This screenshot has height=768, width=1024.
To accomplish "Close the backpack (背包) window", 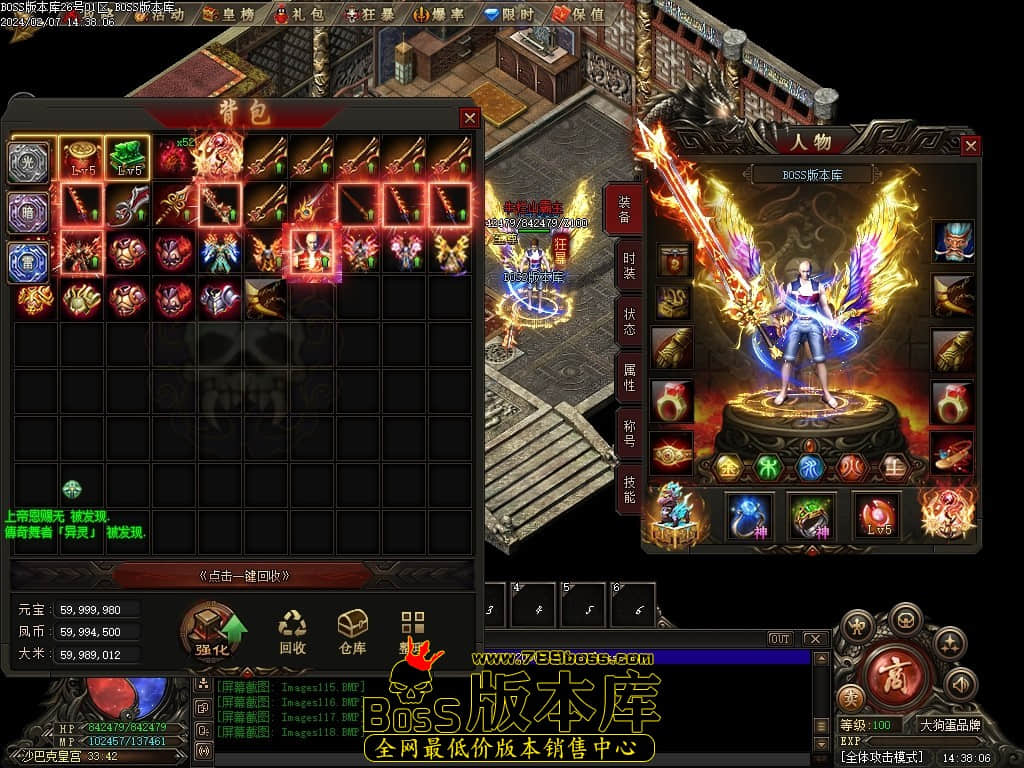I will tap(469, 117).
